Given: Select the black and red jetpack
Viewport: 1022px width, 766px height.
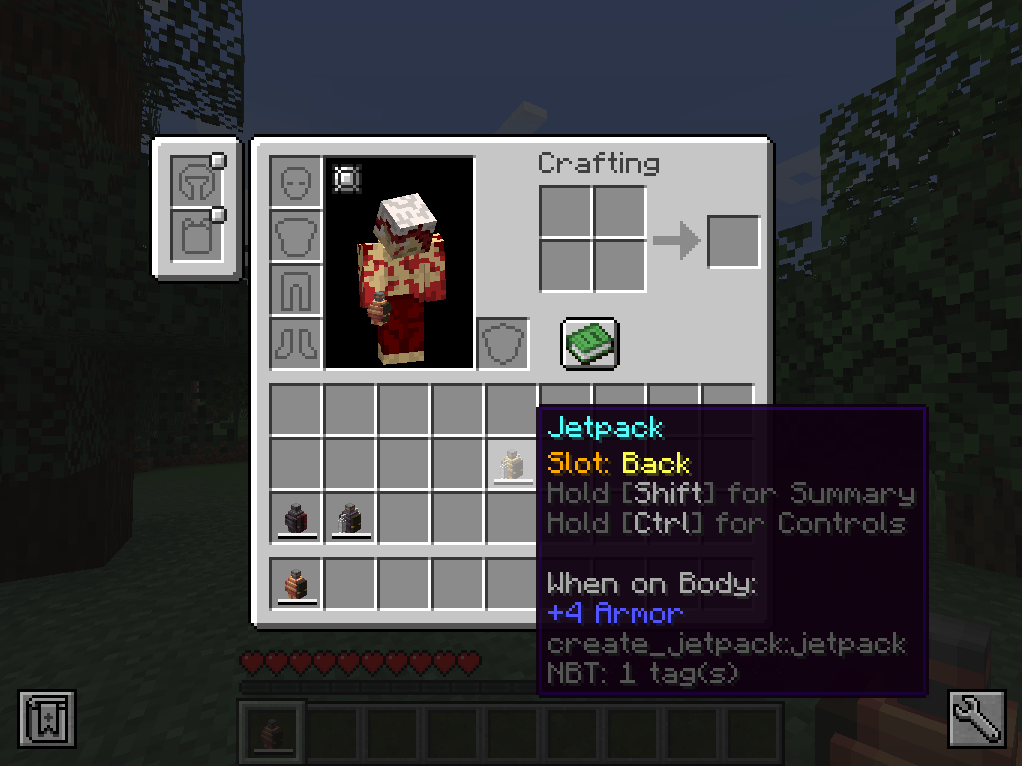Looking at the screenshot, I should (x=297, y=519).
